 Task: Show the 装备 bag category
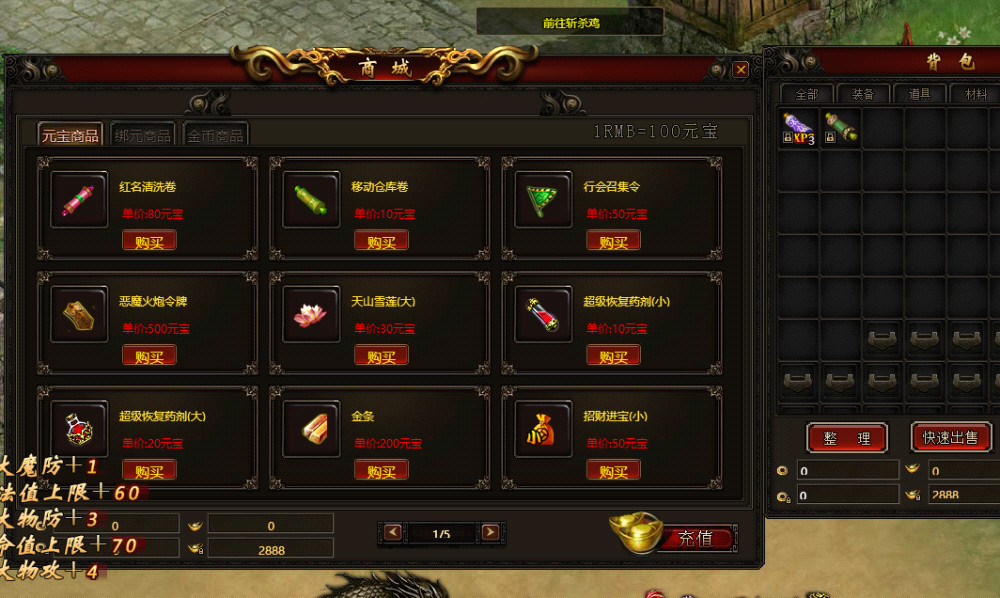pyautogui.click(x=862, y=94)
